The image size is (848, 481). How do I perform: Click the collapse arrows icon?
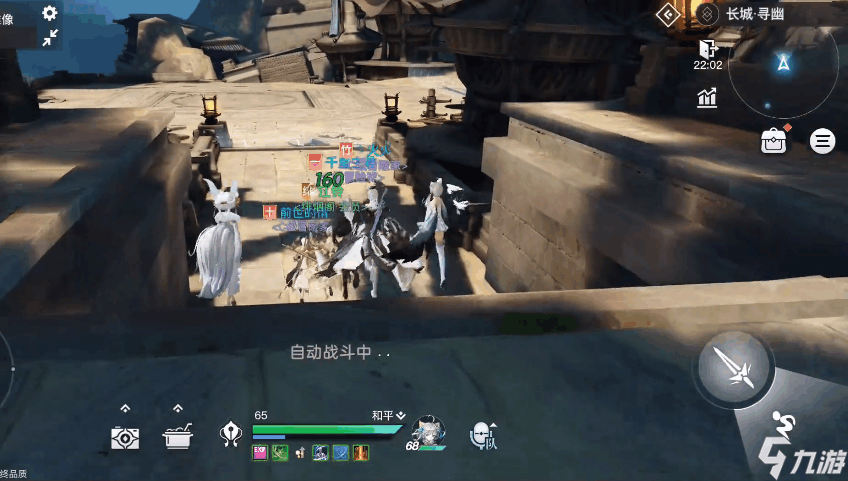click(50, 39)
